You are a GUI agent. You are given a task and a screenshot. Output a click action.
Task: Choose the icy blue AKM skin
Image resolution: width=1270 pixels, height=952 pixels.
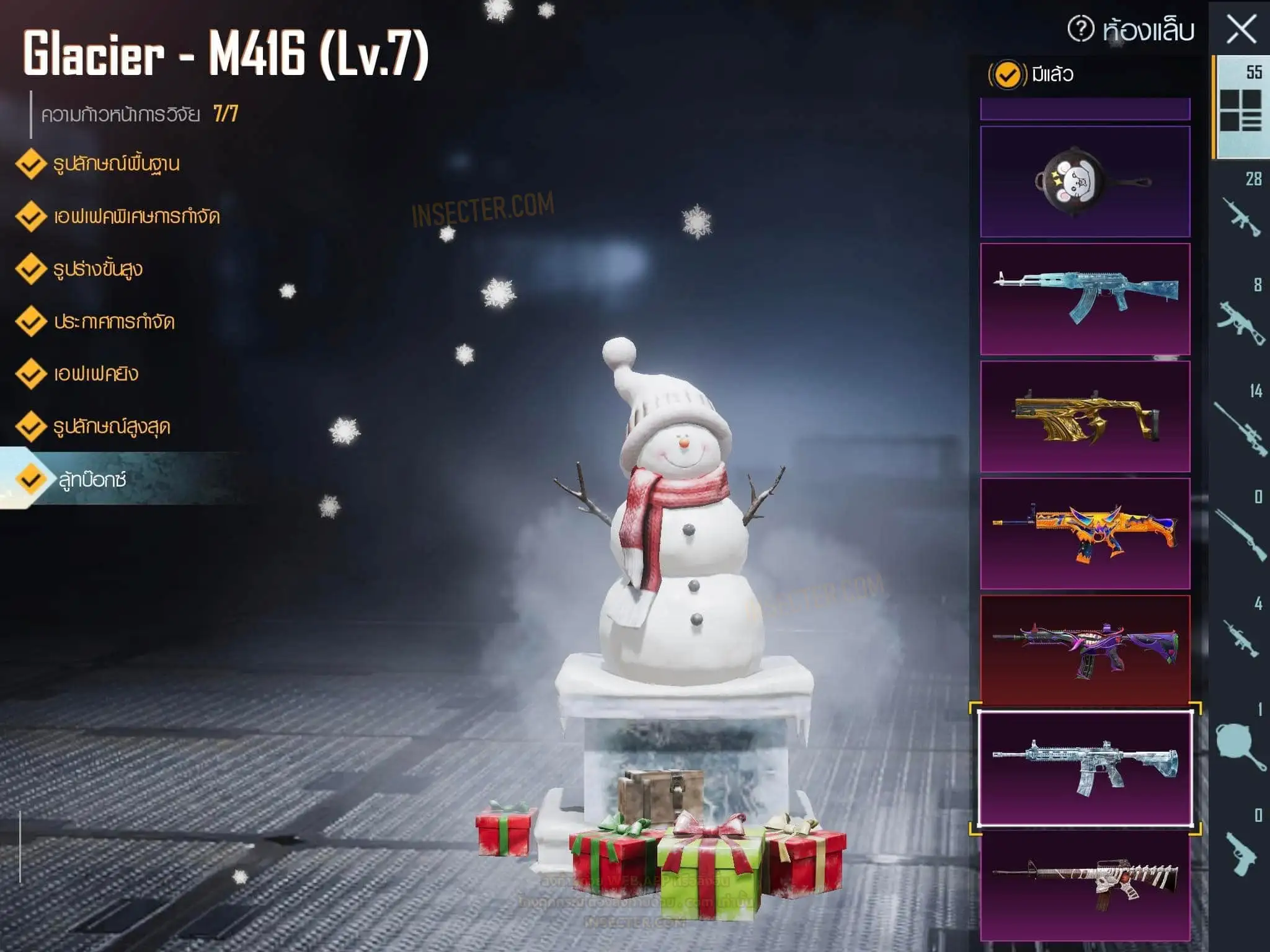pyautogui.click(x=1085, y=299)
